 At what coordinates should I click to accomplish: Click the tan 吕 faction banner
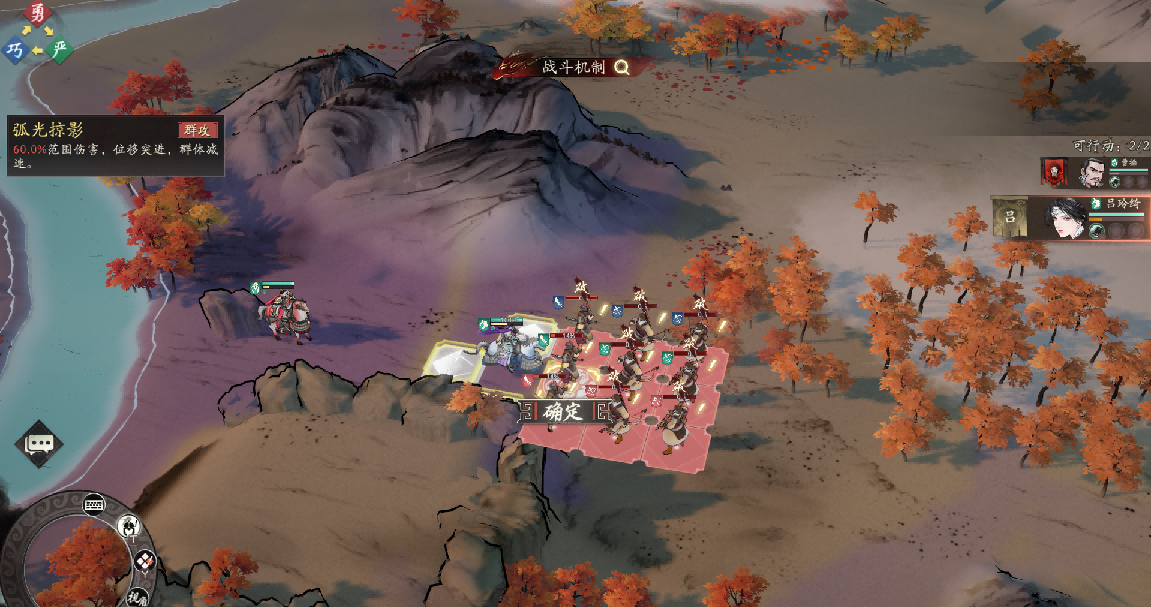(x=1011, y=218)
